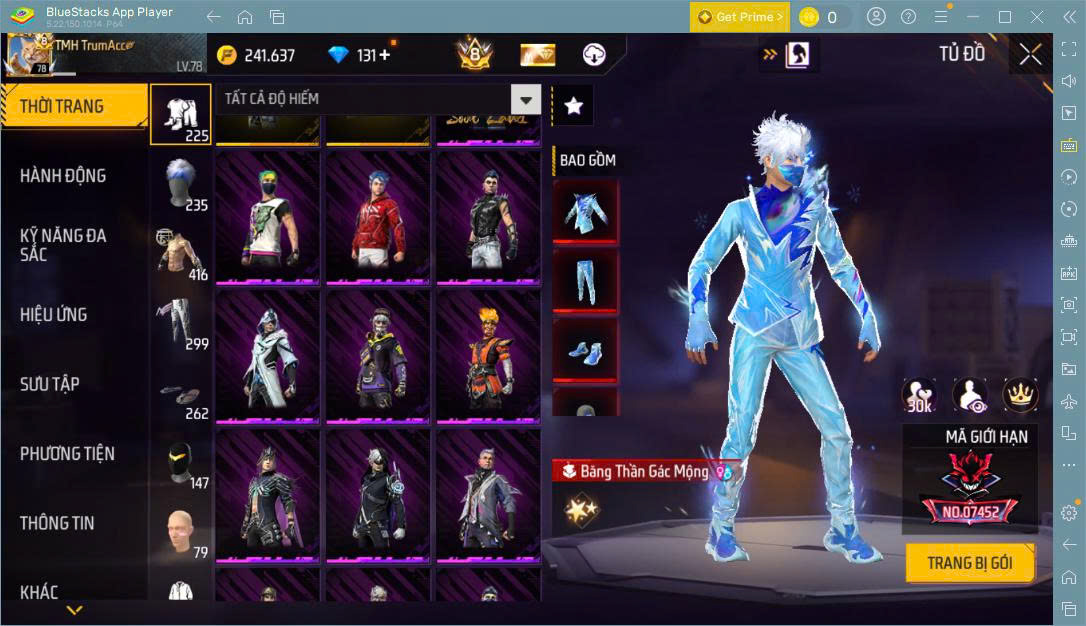
Task: Choose the PHƯƠNG TIỆN category
Action: [x=67, y=454]
